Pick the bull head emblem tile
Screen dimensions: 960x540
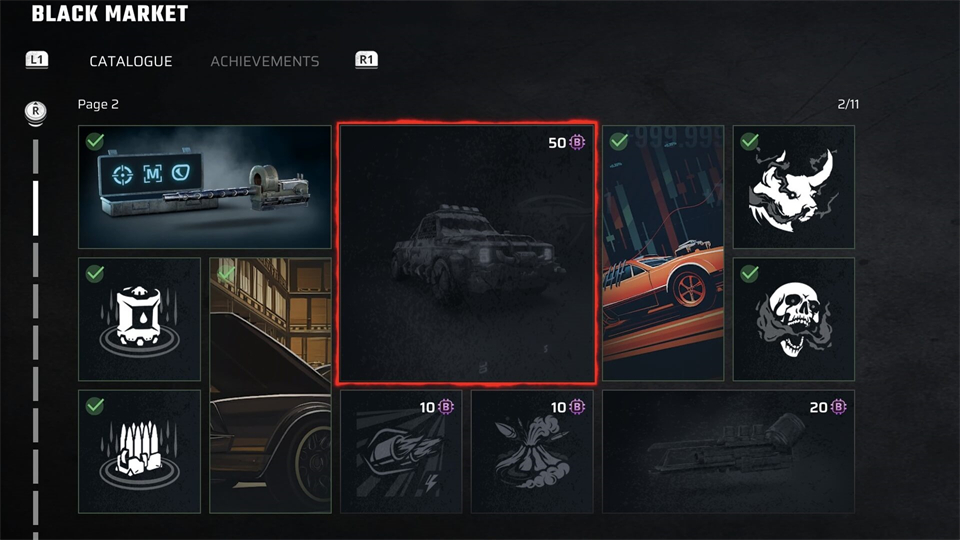[794, 187]
